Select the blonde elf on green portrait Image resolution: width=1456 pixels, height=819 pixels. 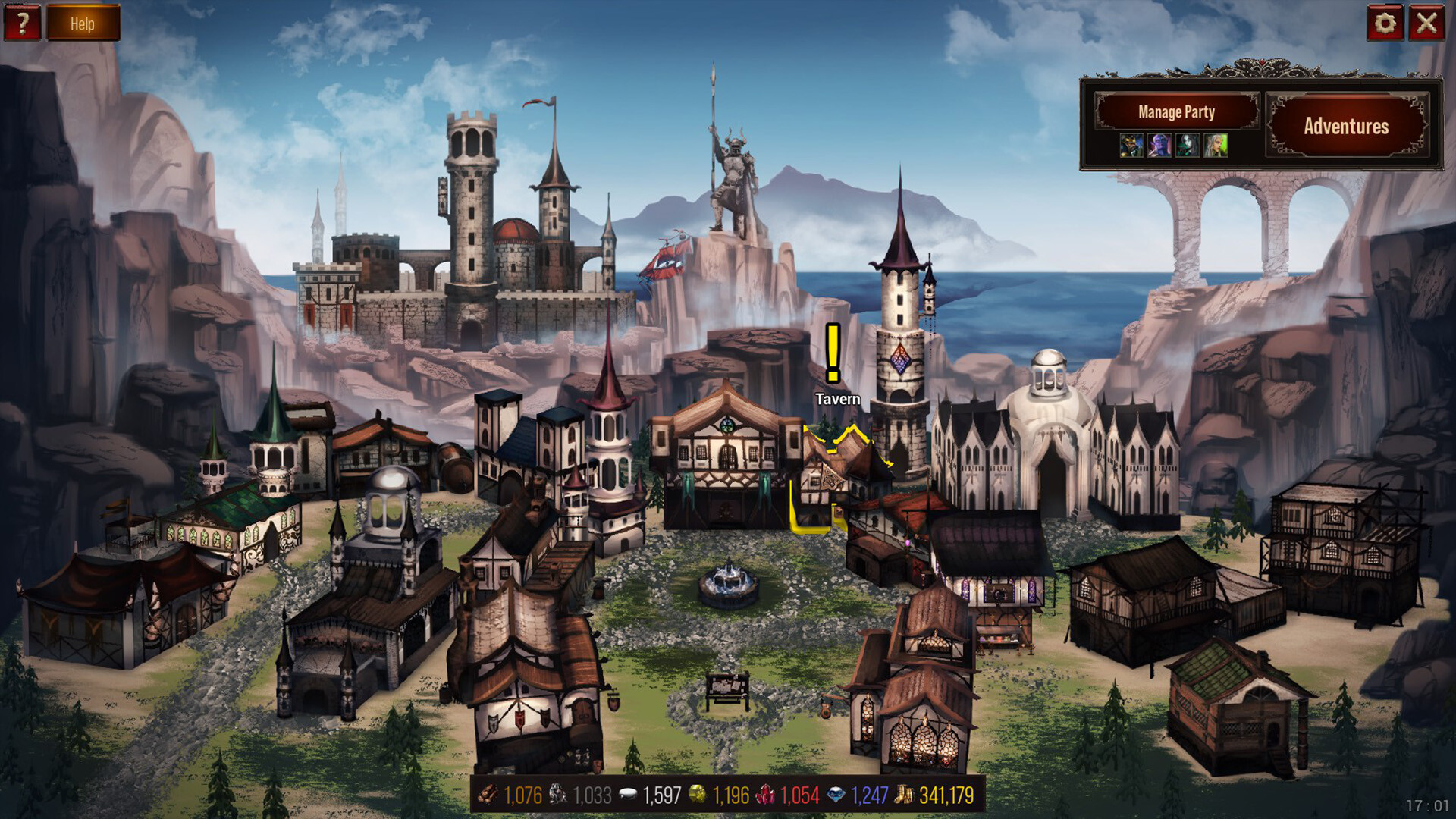(1216, 145)
